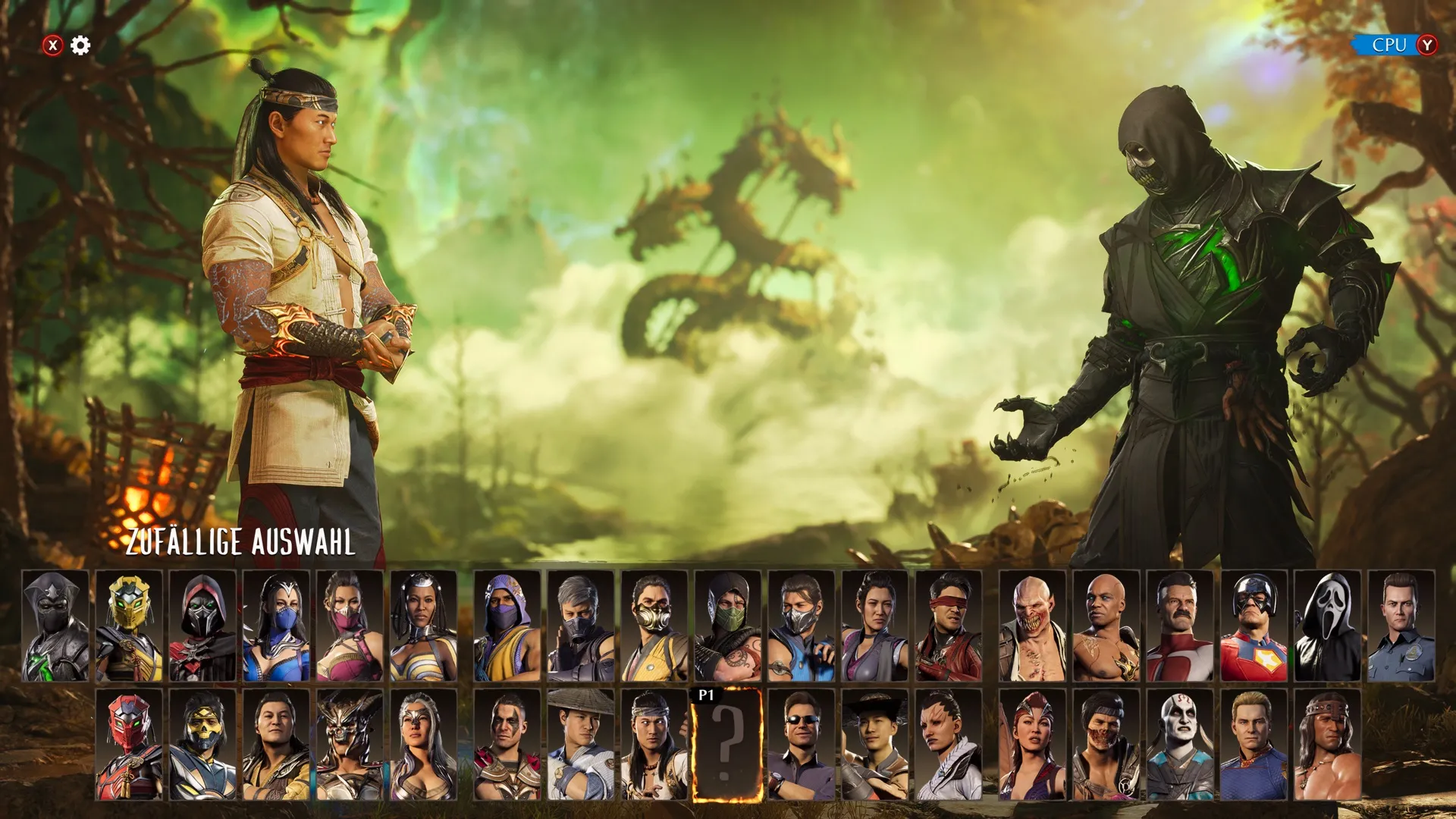Open the gear settings icon

(80, 45)
